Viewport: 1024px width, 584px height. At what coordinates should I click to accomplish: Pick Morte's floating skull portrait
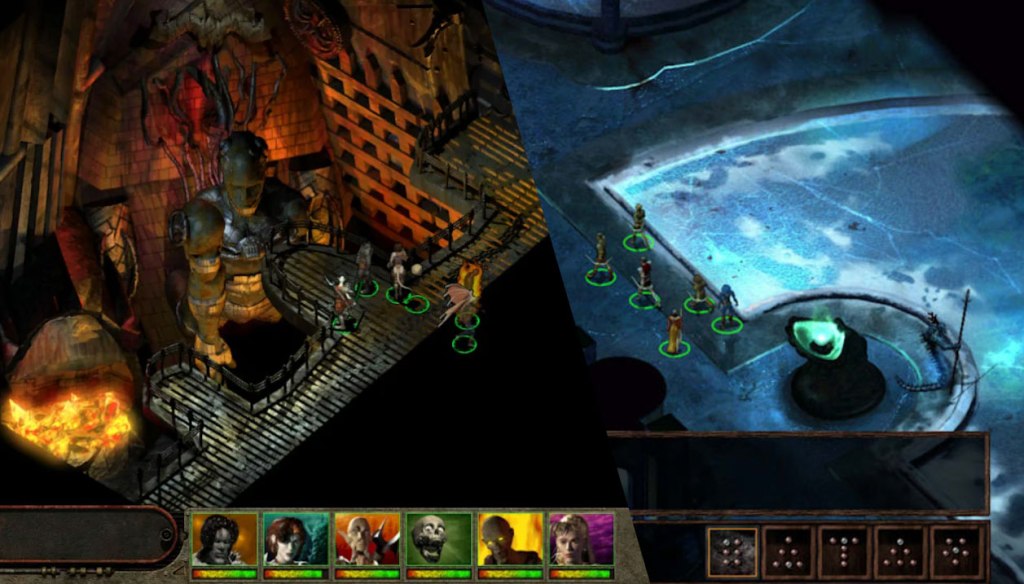[x=438, y=540]
